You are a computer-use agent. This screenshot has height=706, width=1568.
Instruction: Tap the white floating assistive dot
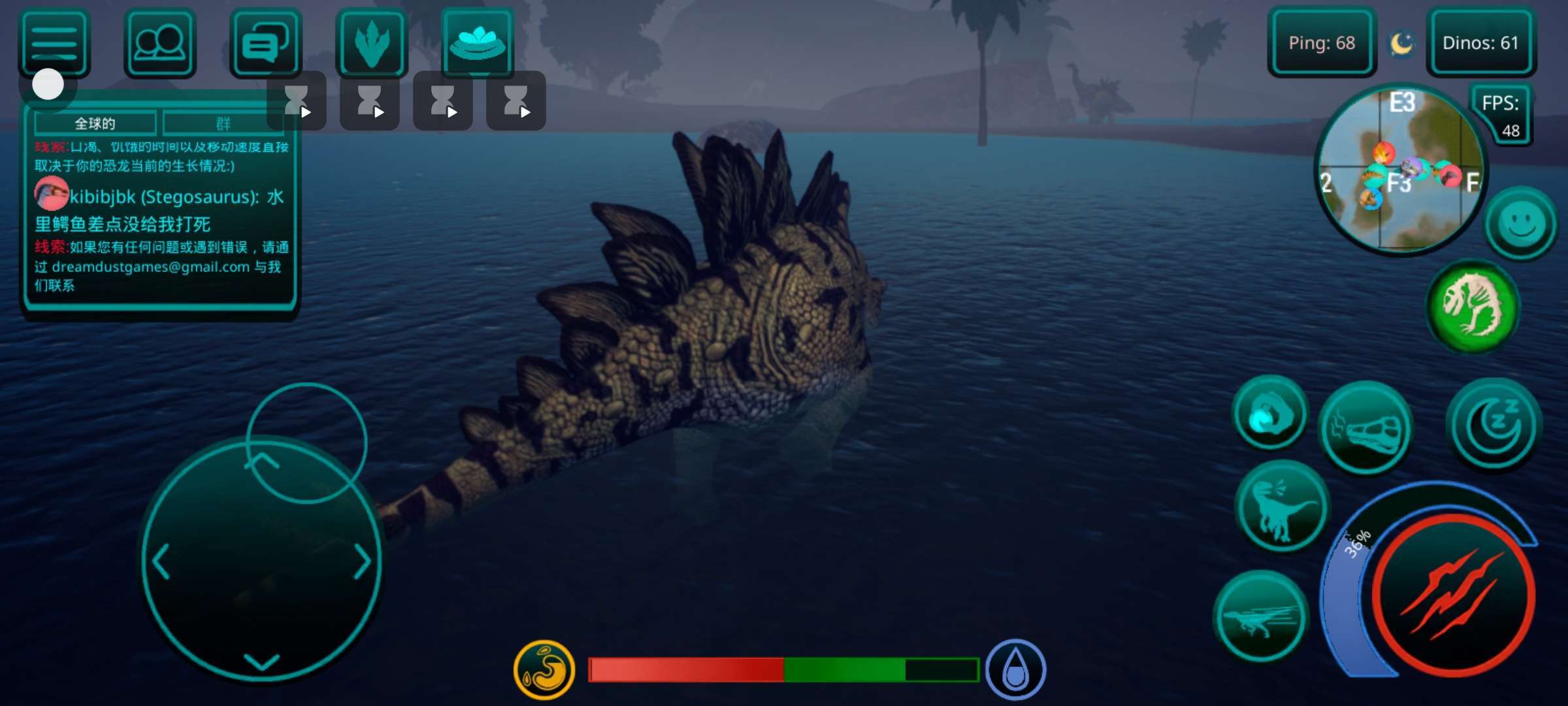coord(48,85)
